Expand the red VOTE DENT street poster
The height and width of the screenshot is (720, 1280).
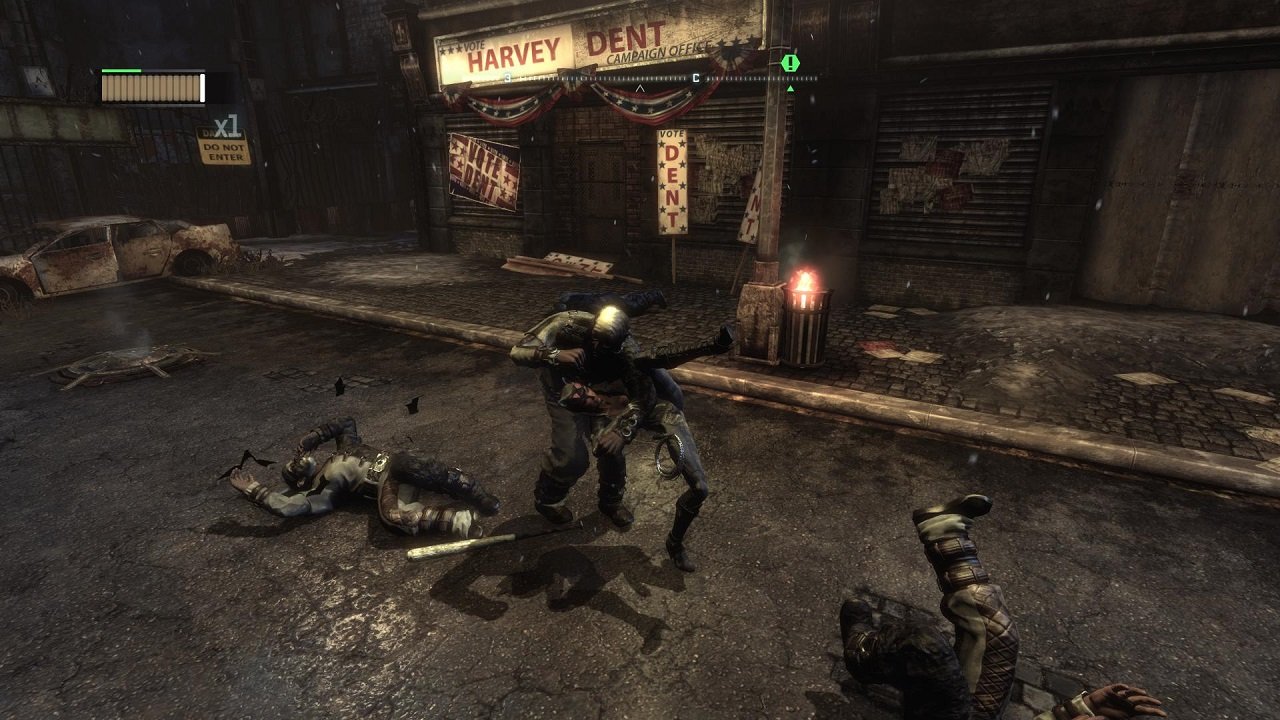point(480,170)
